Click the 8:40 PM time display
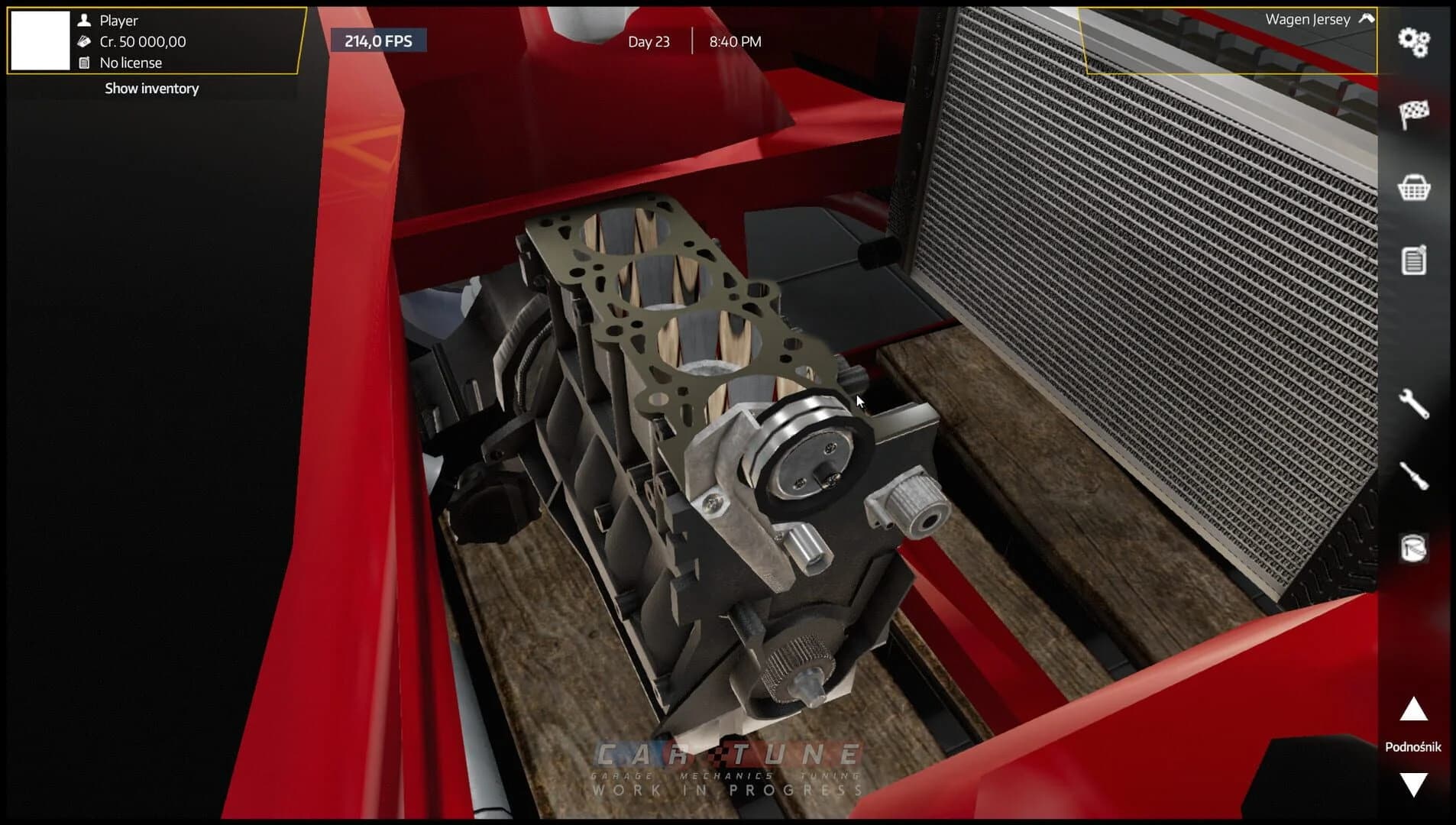Screen dimensions: 1456x825 point(735,41)
